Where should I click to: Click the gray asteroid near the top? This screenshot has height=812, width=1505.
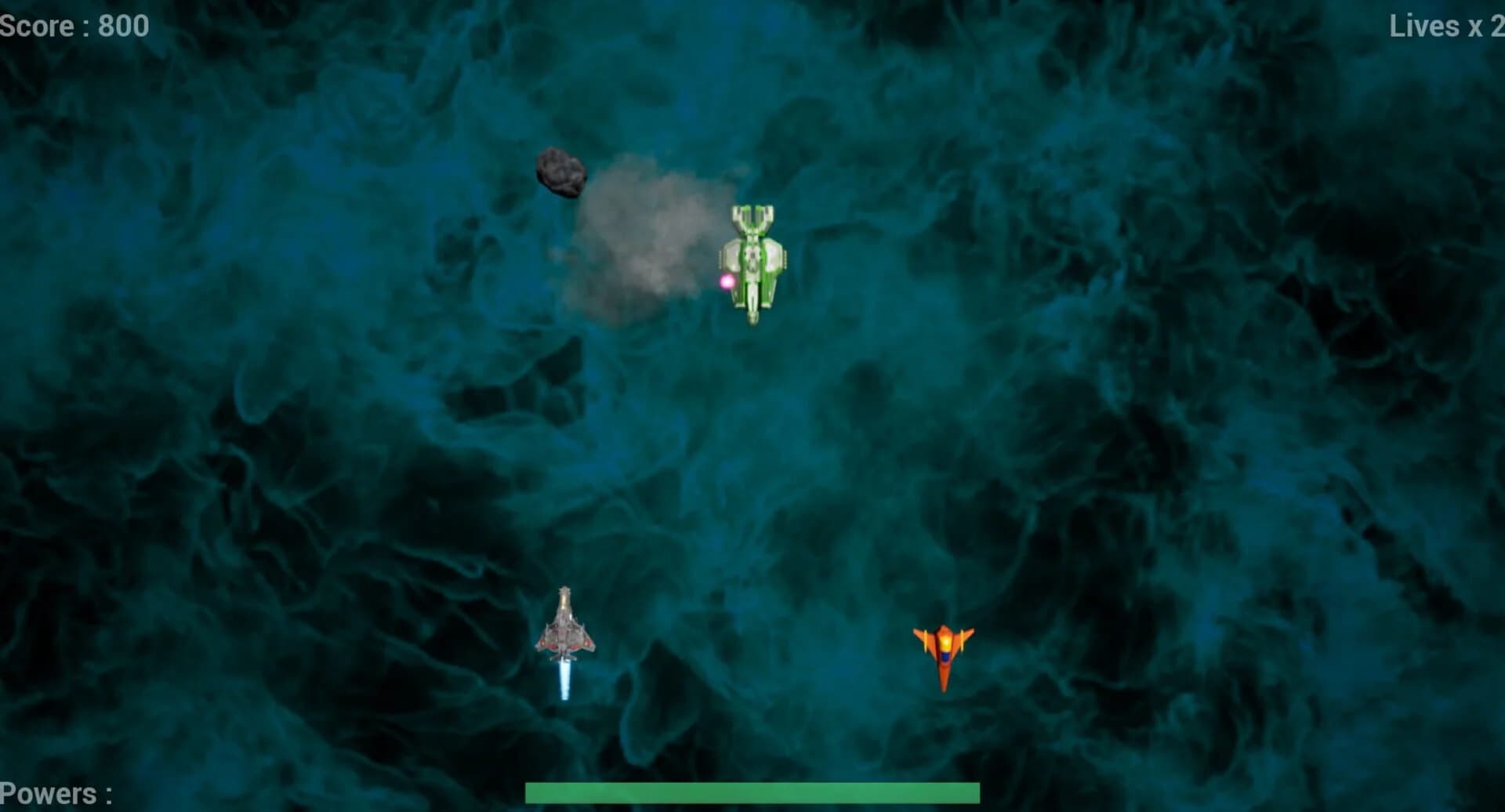561,171
